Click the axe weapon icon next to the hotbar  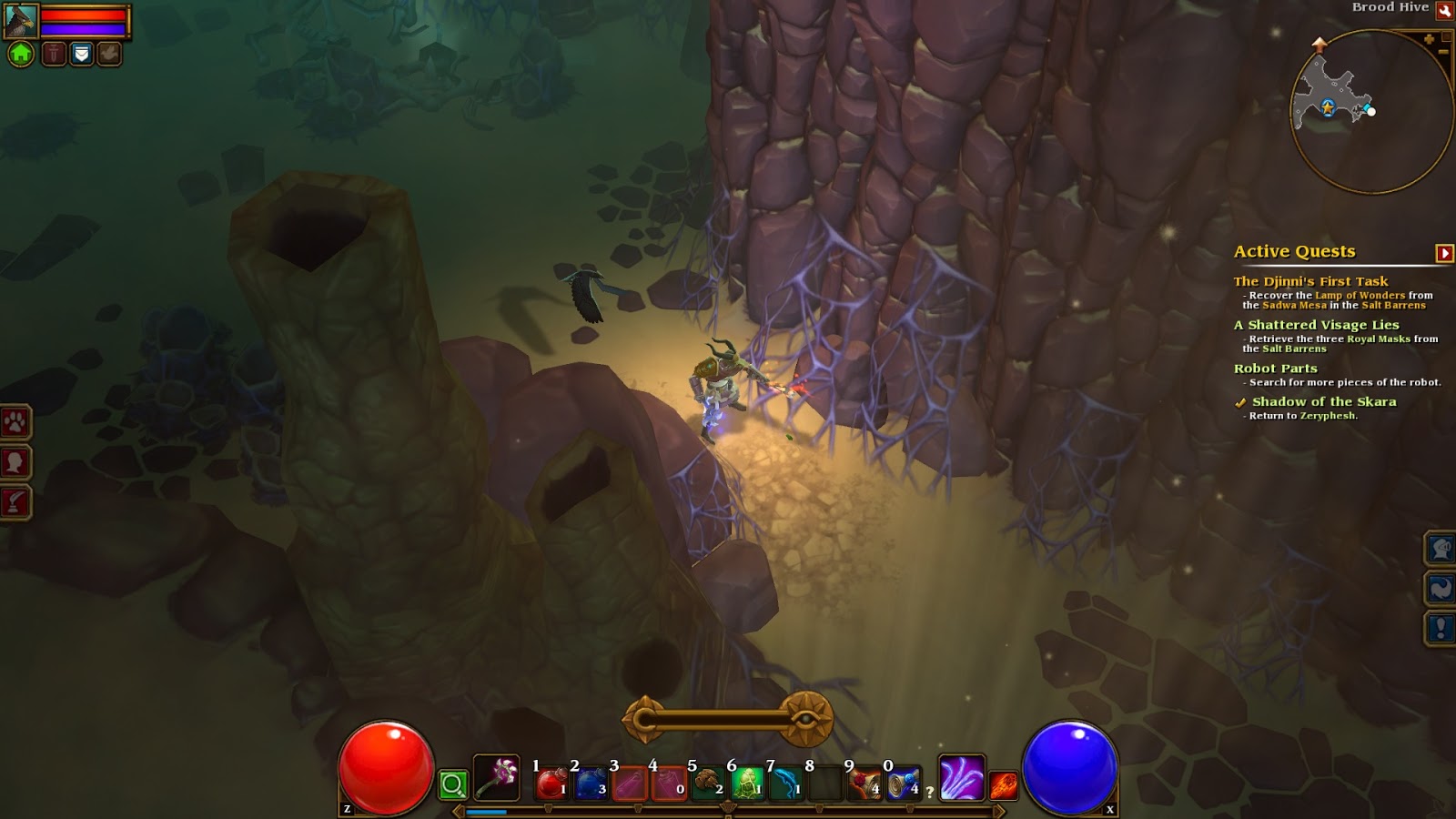click(496, 775)
